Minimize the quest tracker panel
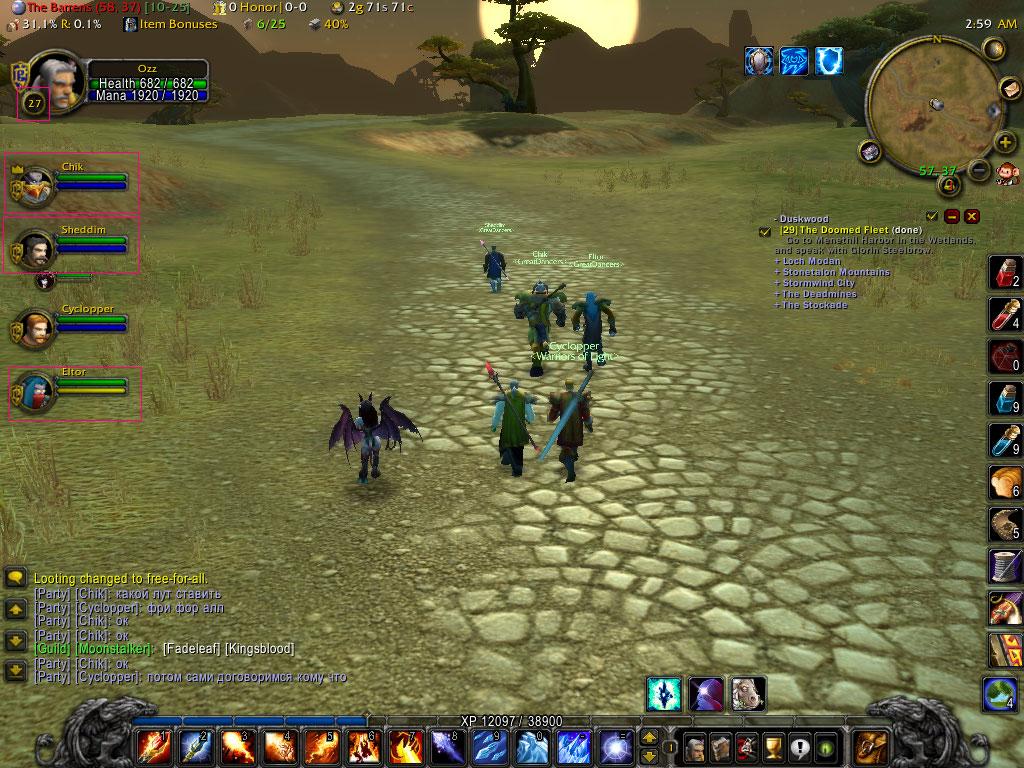Screen dimensions: 1024x768 coord(952,216)
